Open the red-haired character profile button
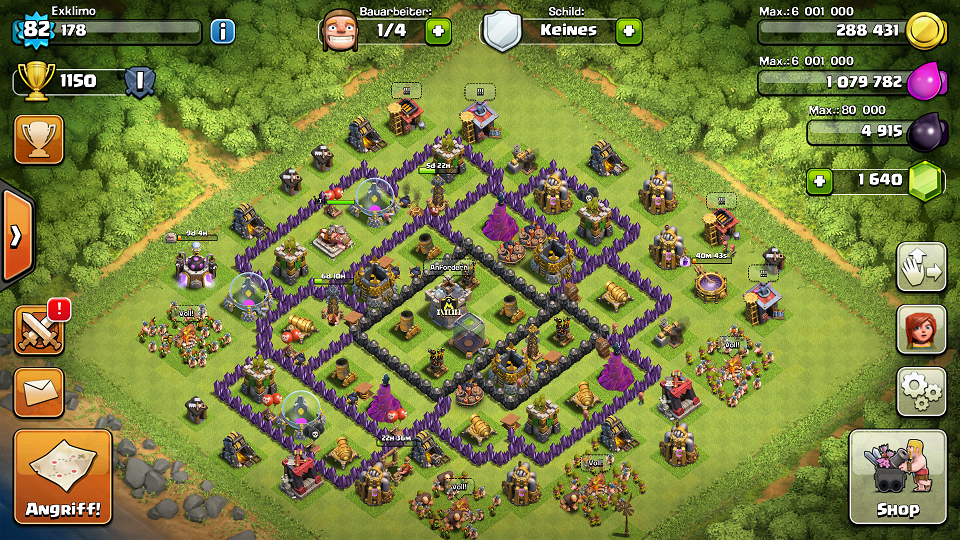Image resolution: width=960 pixels, height=540 pixels. click(921, 329)
